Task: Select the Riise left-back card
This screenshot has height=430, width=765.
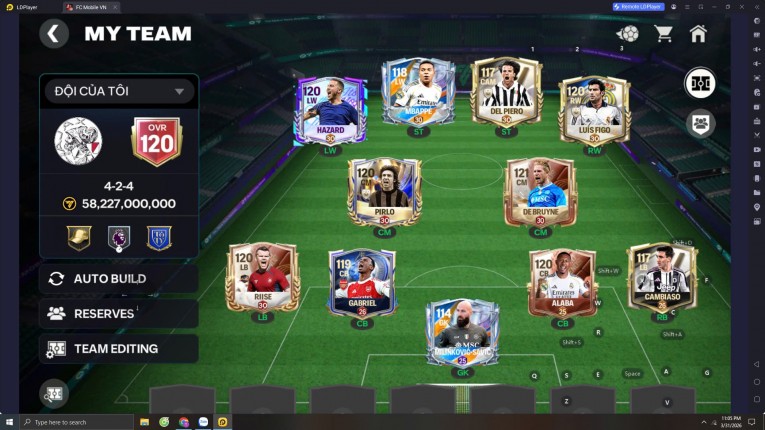Action: [x=262, y=276]
